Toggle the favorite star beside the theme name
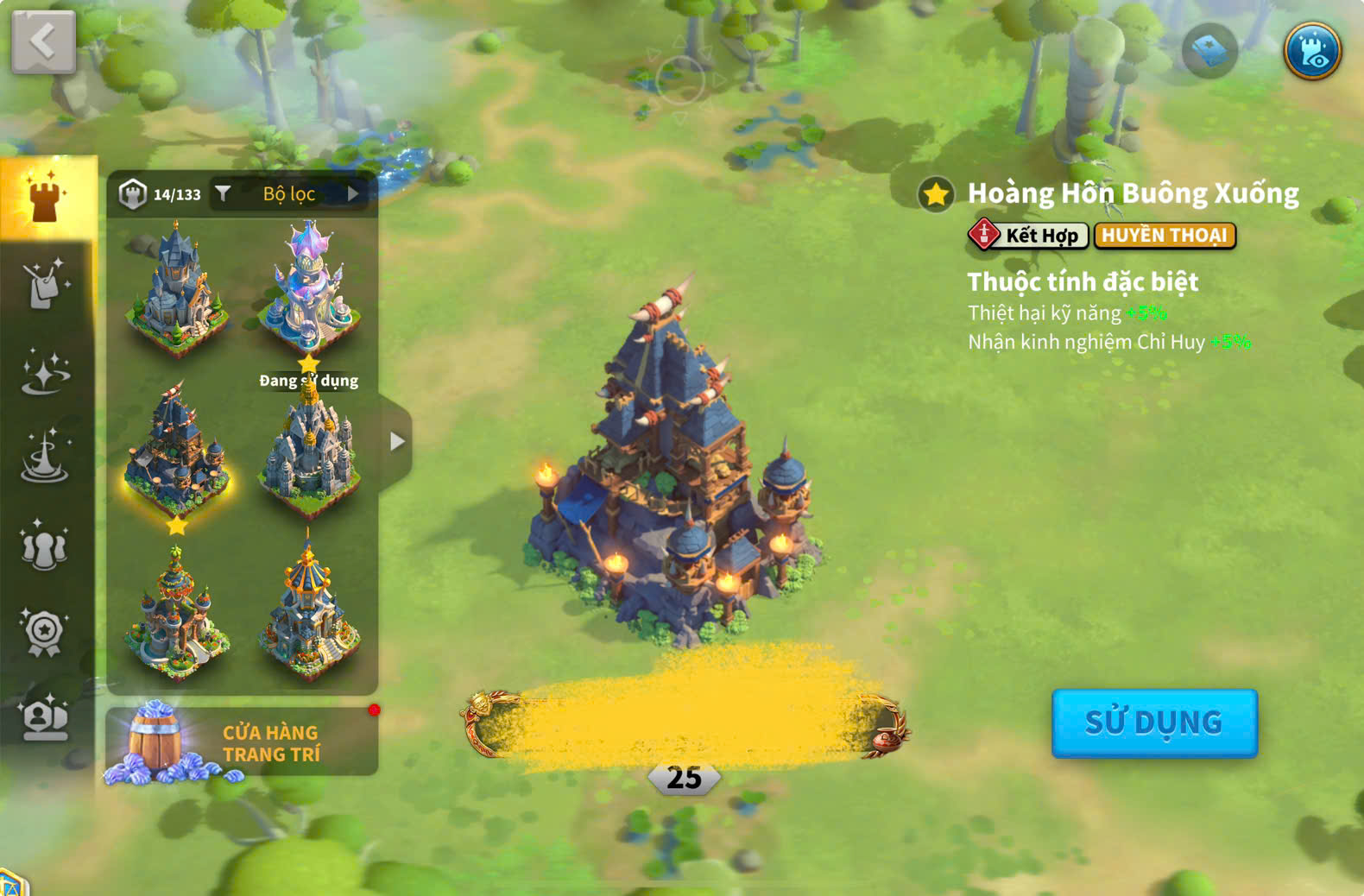1364x896 pixels. click(x=936, y=194)
